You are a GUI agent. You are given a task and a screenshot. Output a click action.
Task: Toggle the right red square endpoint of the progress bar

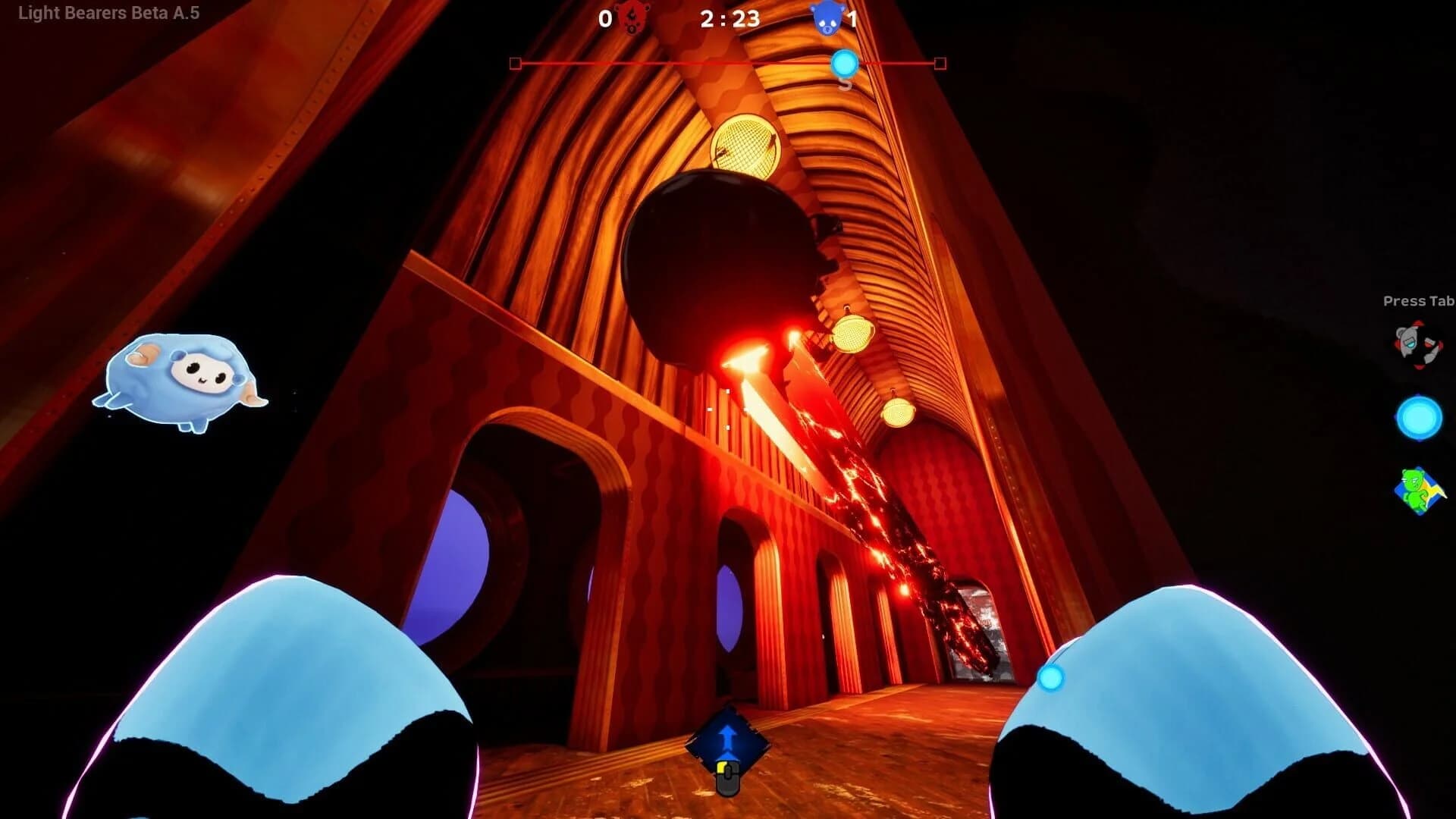click(939, 64)
